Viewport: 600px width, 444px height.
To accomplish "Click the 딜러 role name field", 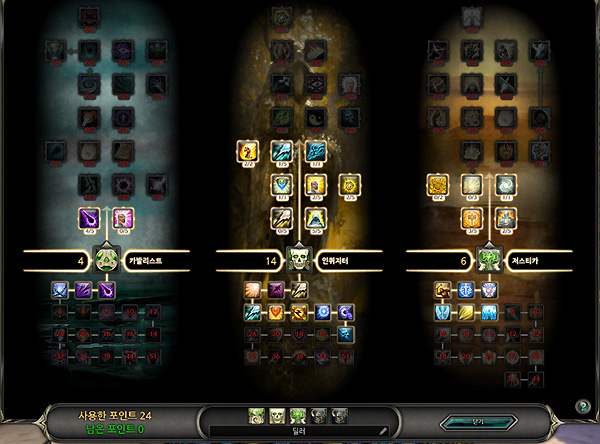I will (299, 430).
